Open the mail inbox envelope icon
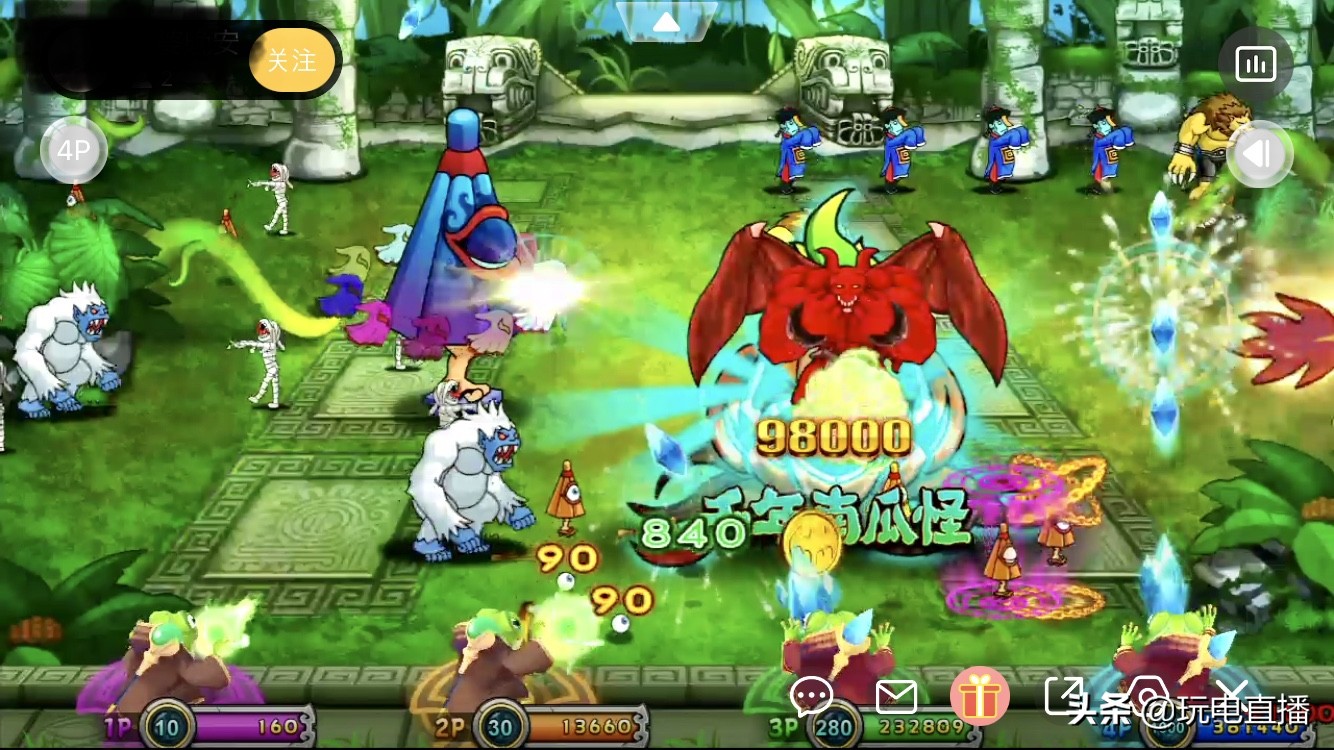 point(898,695)
